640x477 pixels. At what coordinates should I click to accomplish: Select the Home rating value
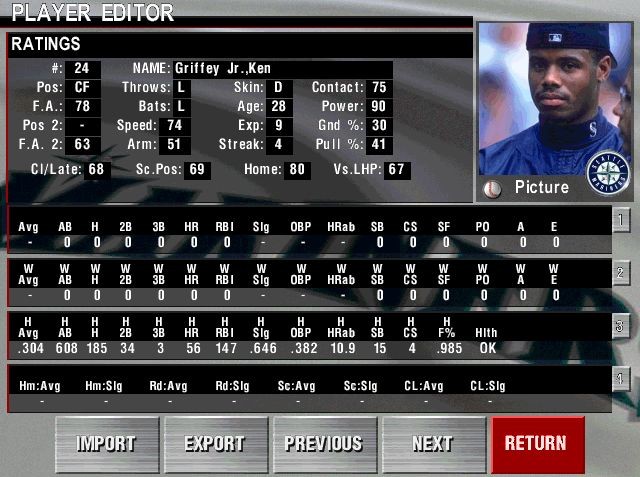(297, 170)
